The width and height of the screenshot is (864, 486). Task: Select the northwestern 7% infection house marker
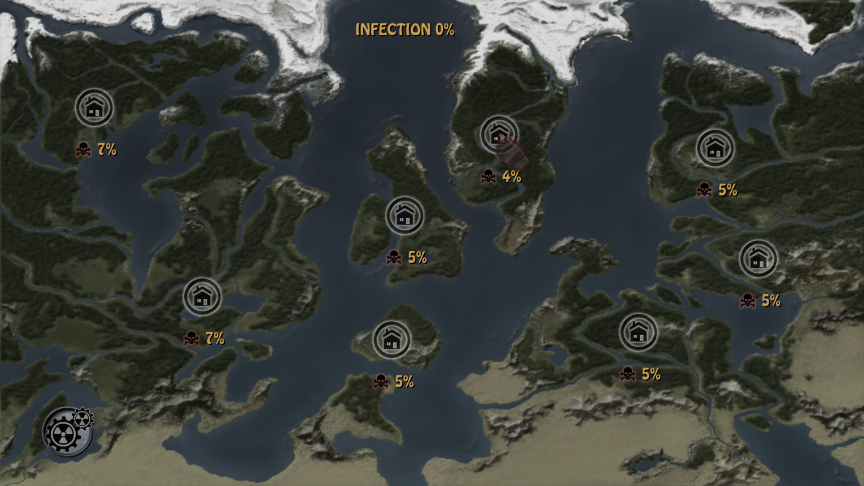94,107
